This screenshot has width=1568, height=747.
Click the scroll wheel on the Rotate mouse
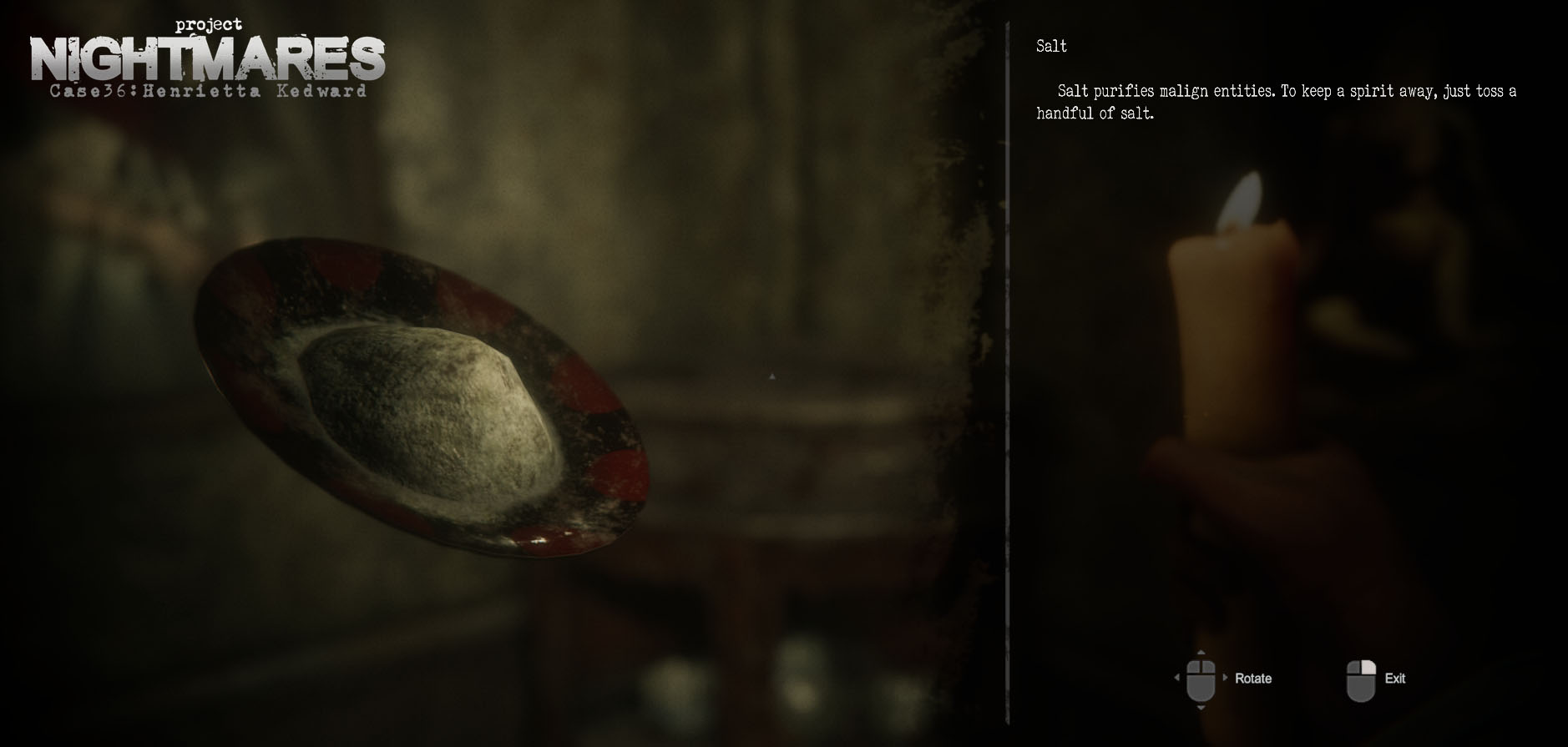point(1201,666)
